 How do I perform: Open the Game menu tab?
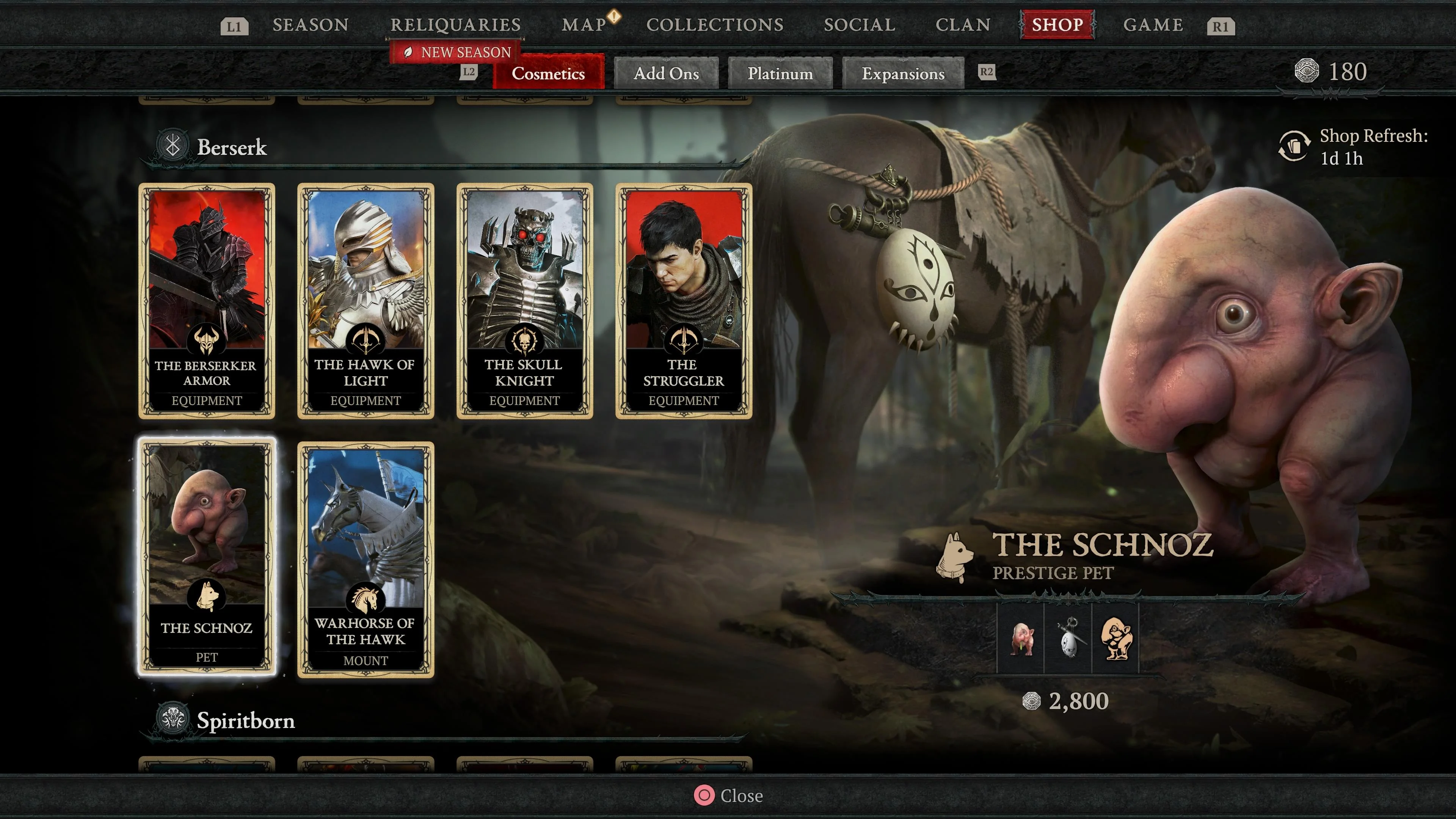[x=1153, y=25]
